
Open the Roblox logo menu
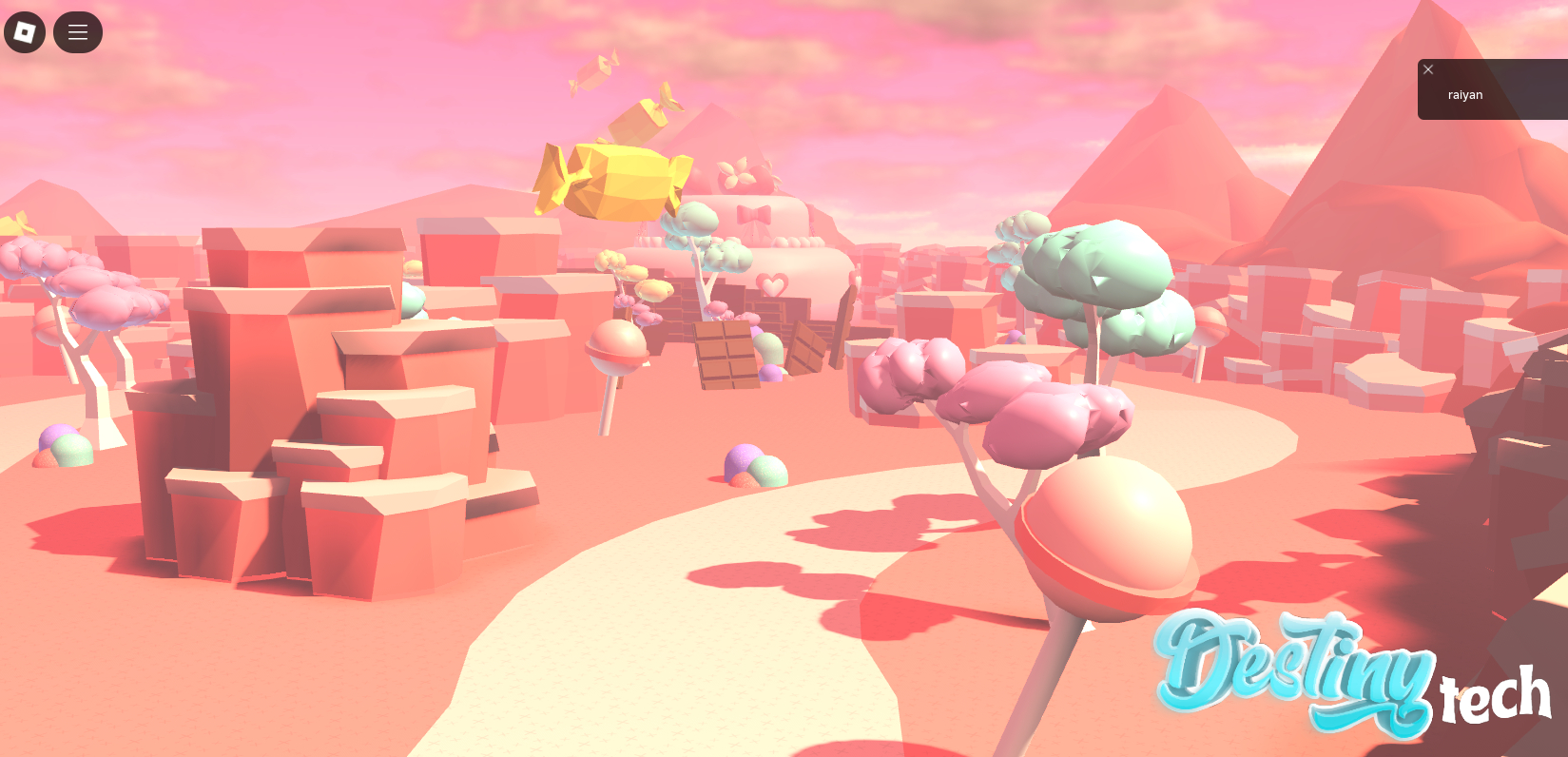pos(25,31)
